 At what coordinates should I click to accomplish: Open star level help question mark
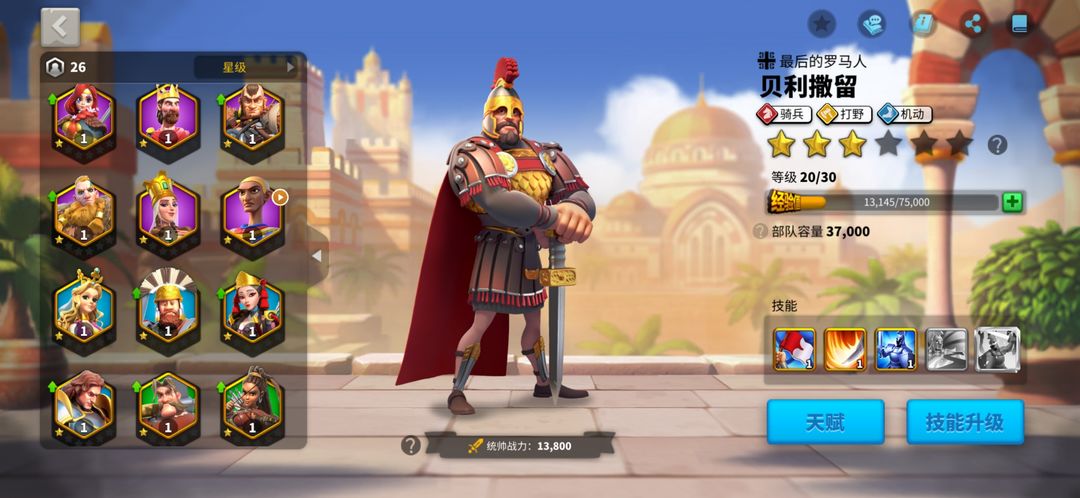pyautogui.click(x=997, y=145)
